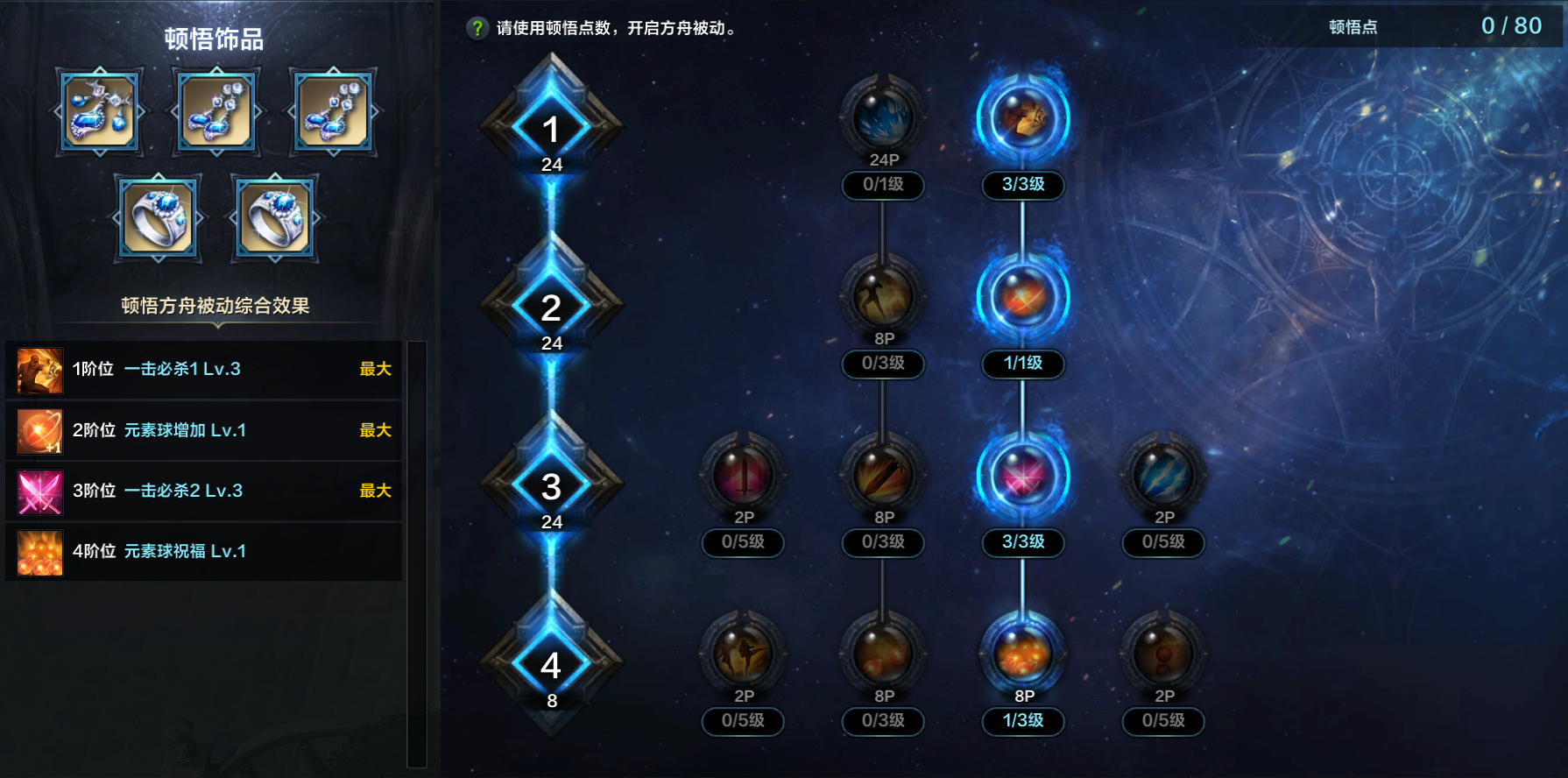Click the tier 4 diamond marker showing 8

551,664
